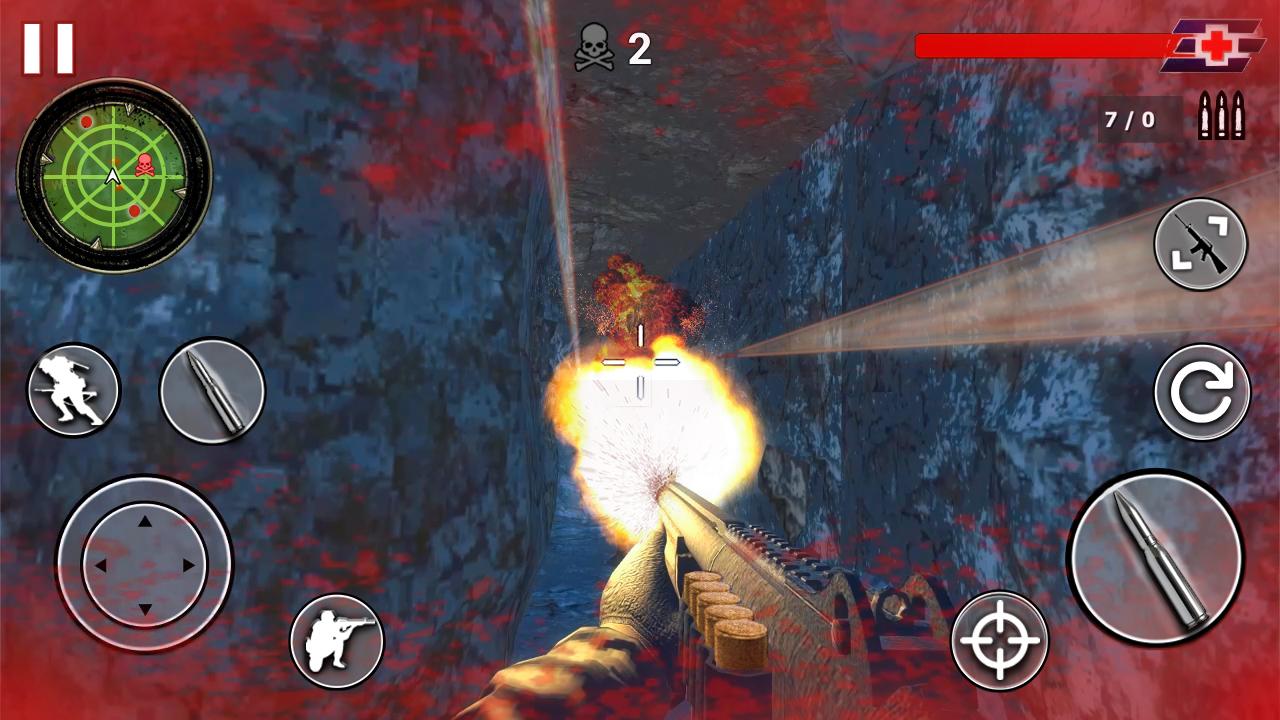Toggle the crouching soldier stance button
This screenshot has height=720, width=1280.
(x=337, y=641)
